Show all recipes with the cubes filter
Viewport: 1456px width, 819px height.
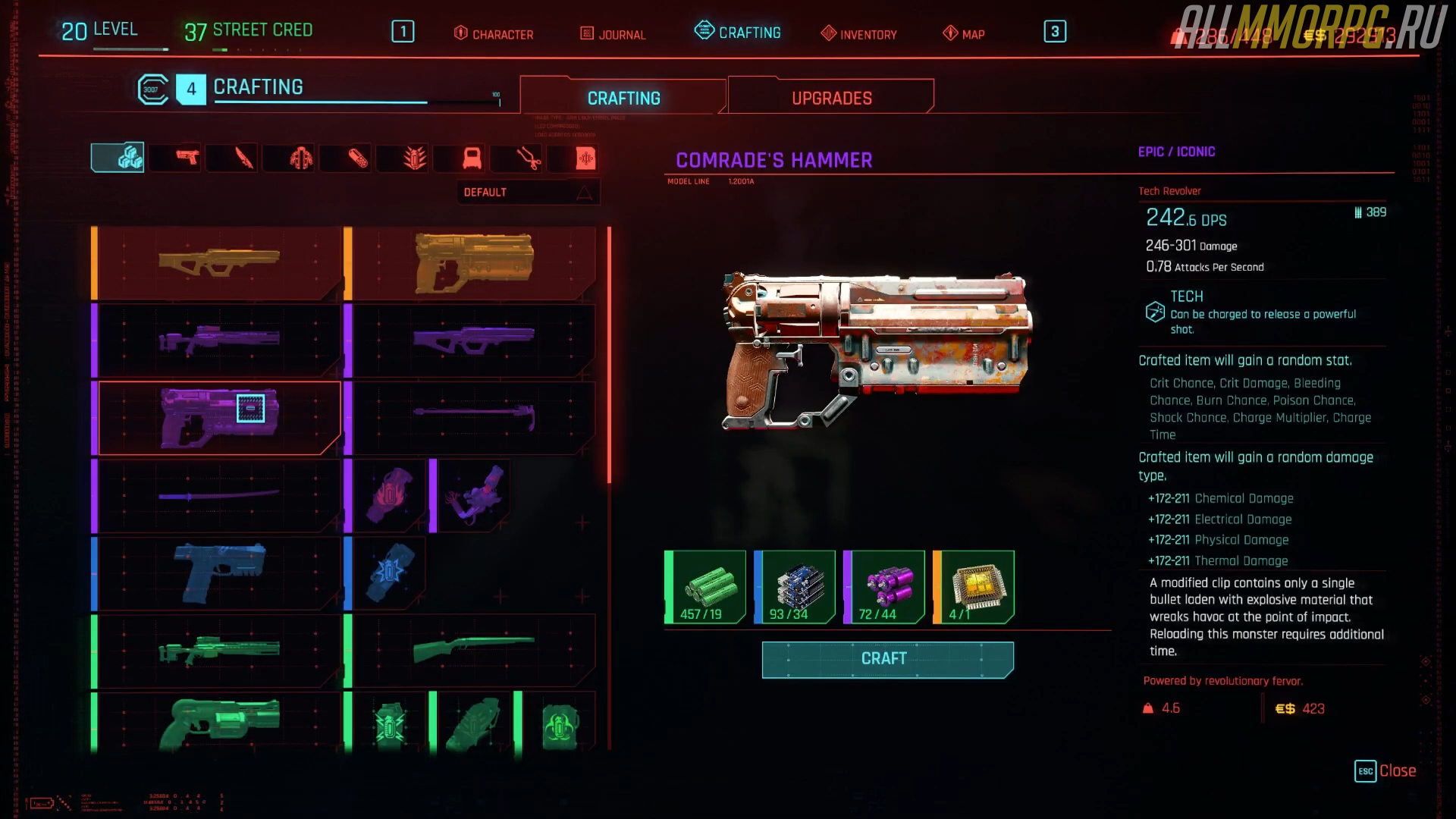(118, 158)
